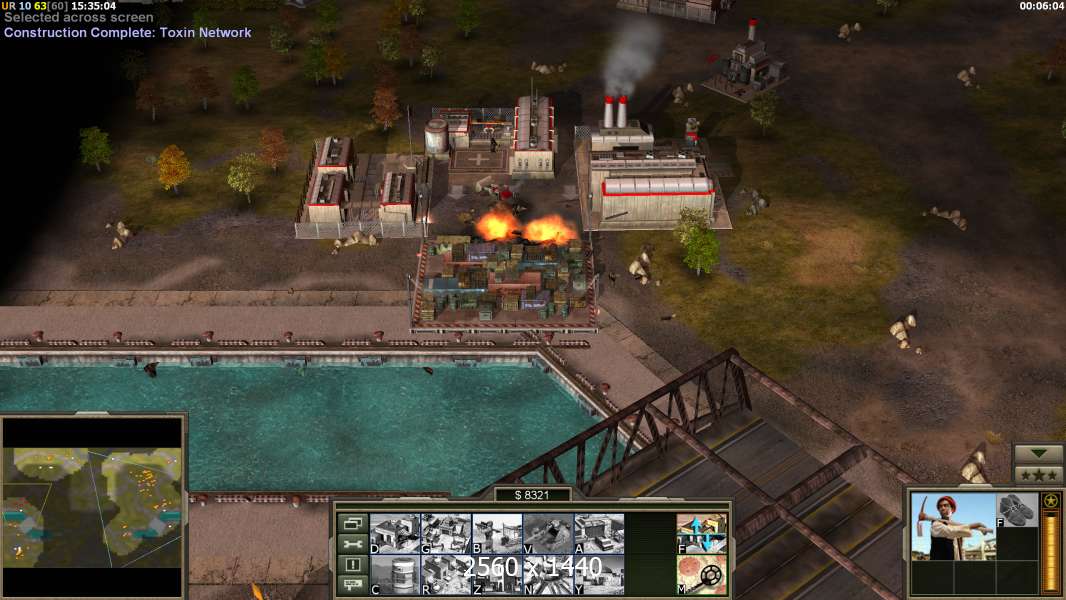Click the exclamation mark sidebar button
This screenshot has width=1066, height=600.
352,565
